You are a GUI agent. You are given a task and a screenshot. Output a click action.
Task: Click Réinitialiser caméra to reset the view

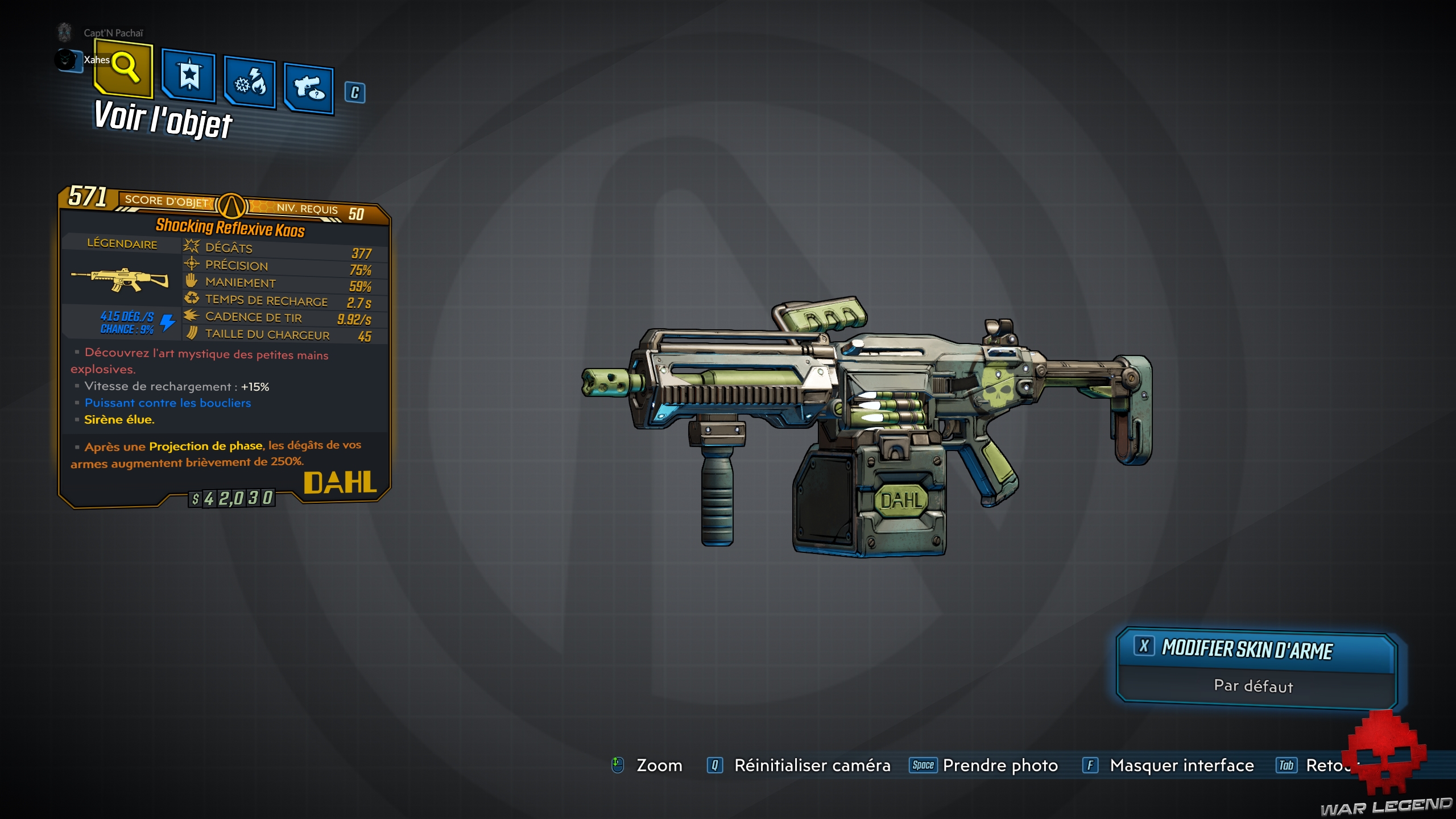pos(812,766)
